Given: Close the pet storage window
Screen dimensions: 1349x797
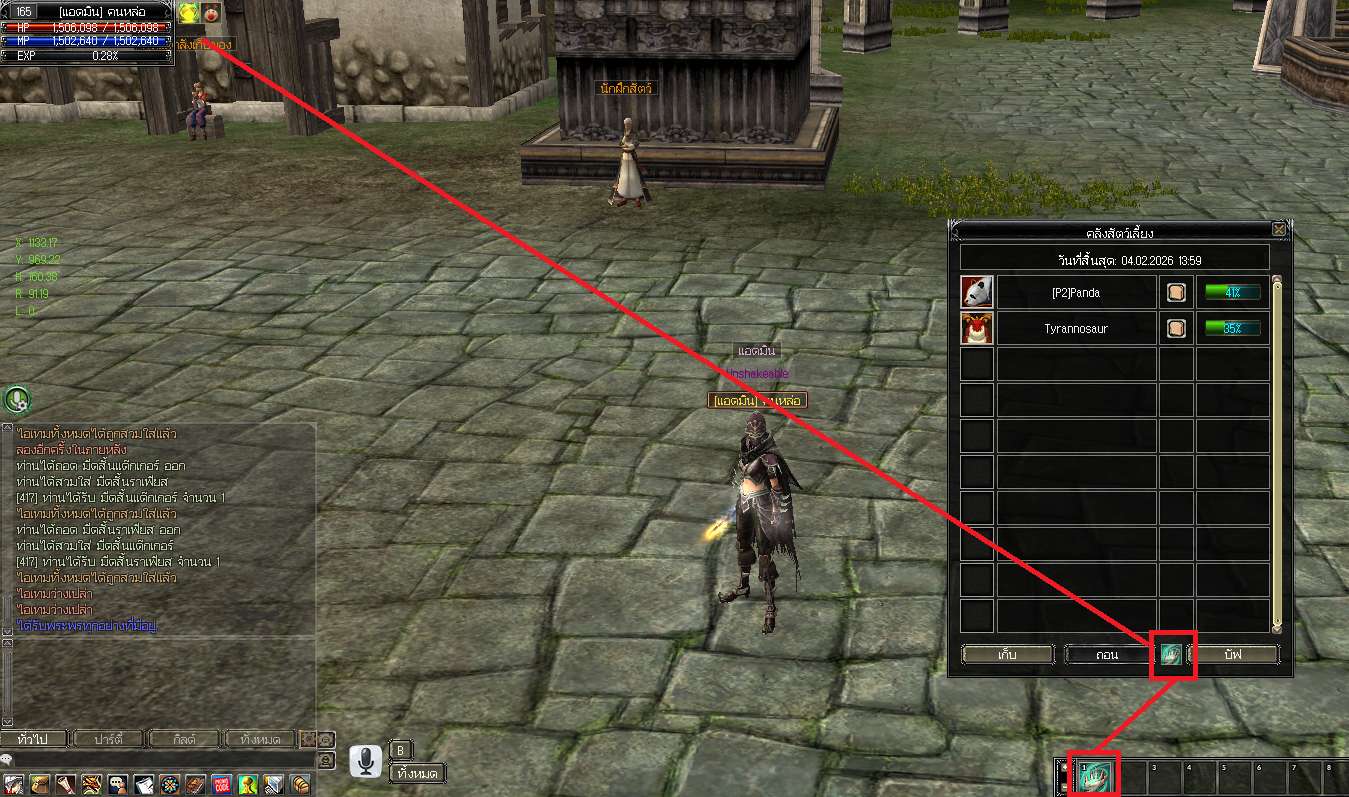Looking at the screenshot, I should [x=1279, y=229].
